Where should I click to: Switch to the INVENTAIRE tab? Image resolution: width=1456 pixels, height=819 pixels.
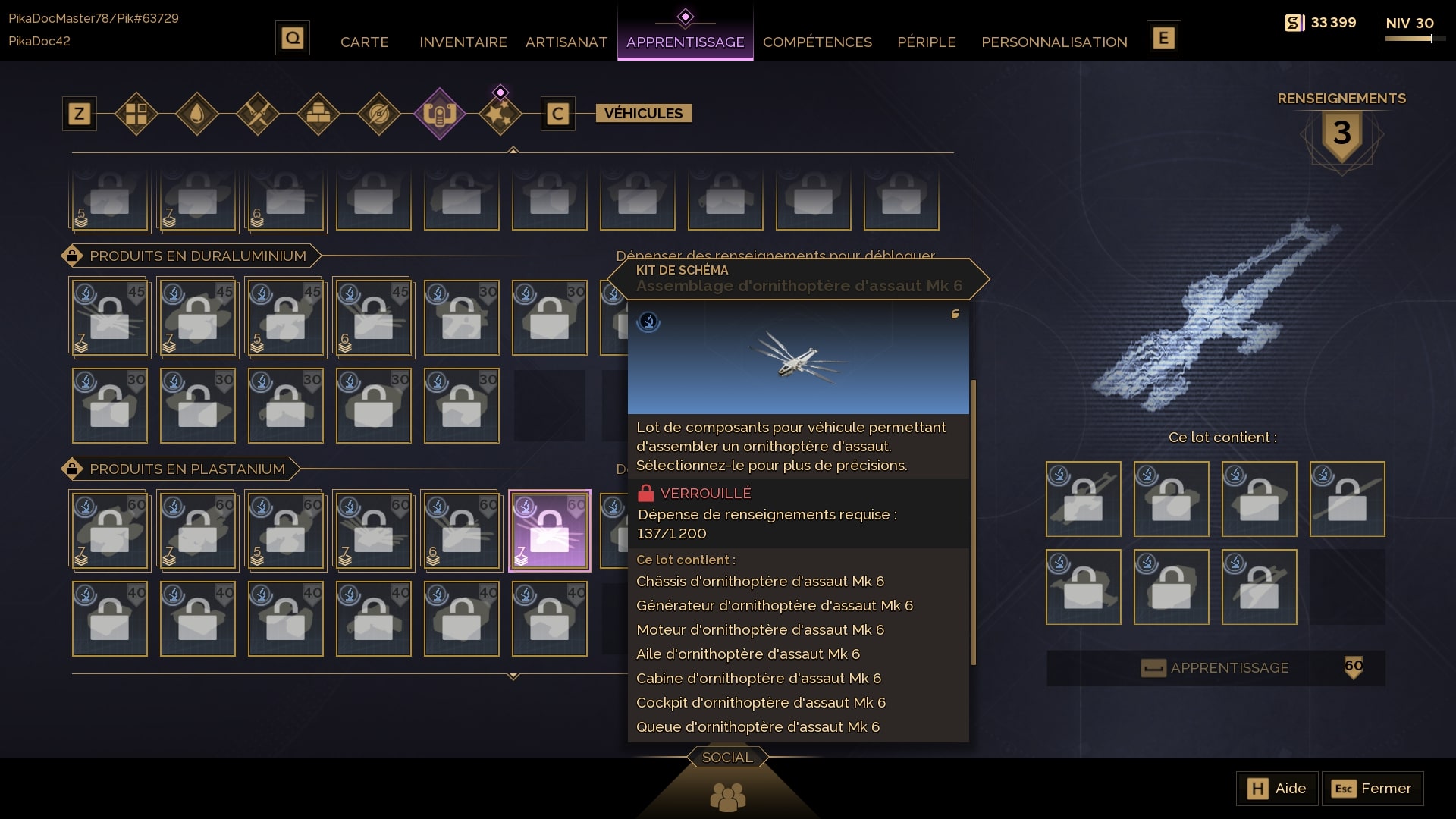pyautogui.click(x=463, y=42)
